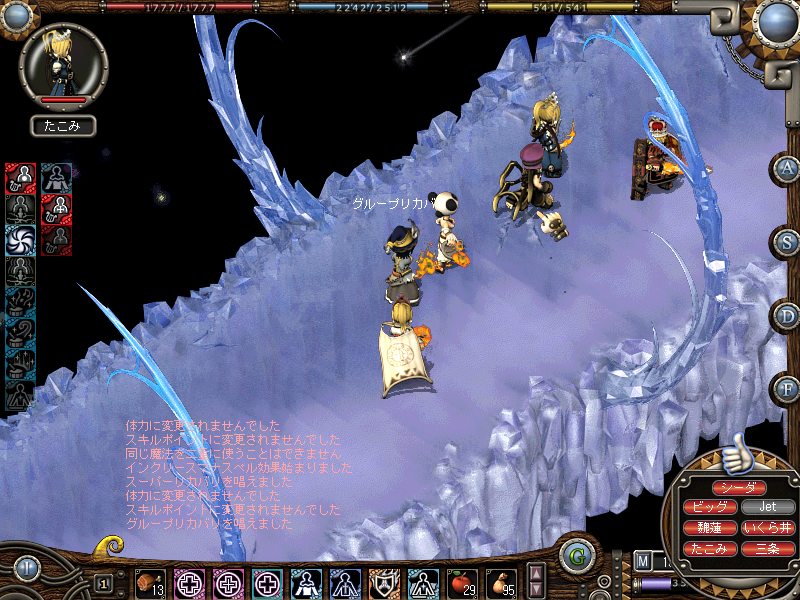Select party member ビッグ
Image resolution: width=800 pixels, height=600 pixels.
[x=710, y=507]
